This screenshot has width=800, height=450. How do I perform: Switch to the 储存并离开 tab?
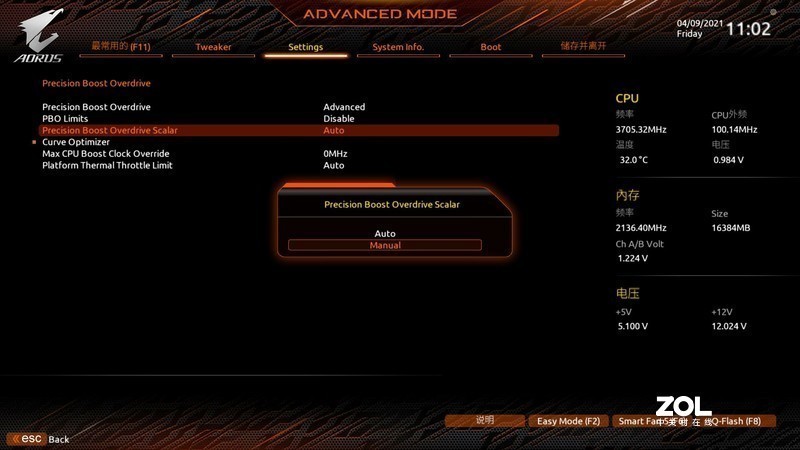pyautogui.click(x=584, y=46)
